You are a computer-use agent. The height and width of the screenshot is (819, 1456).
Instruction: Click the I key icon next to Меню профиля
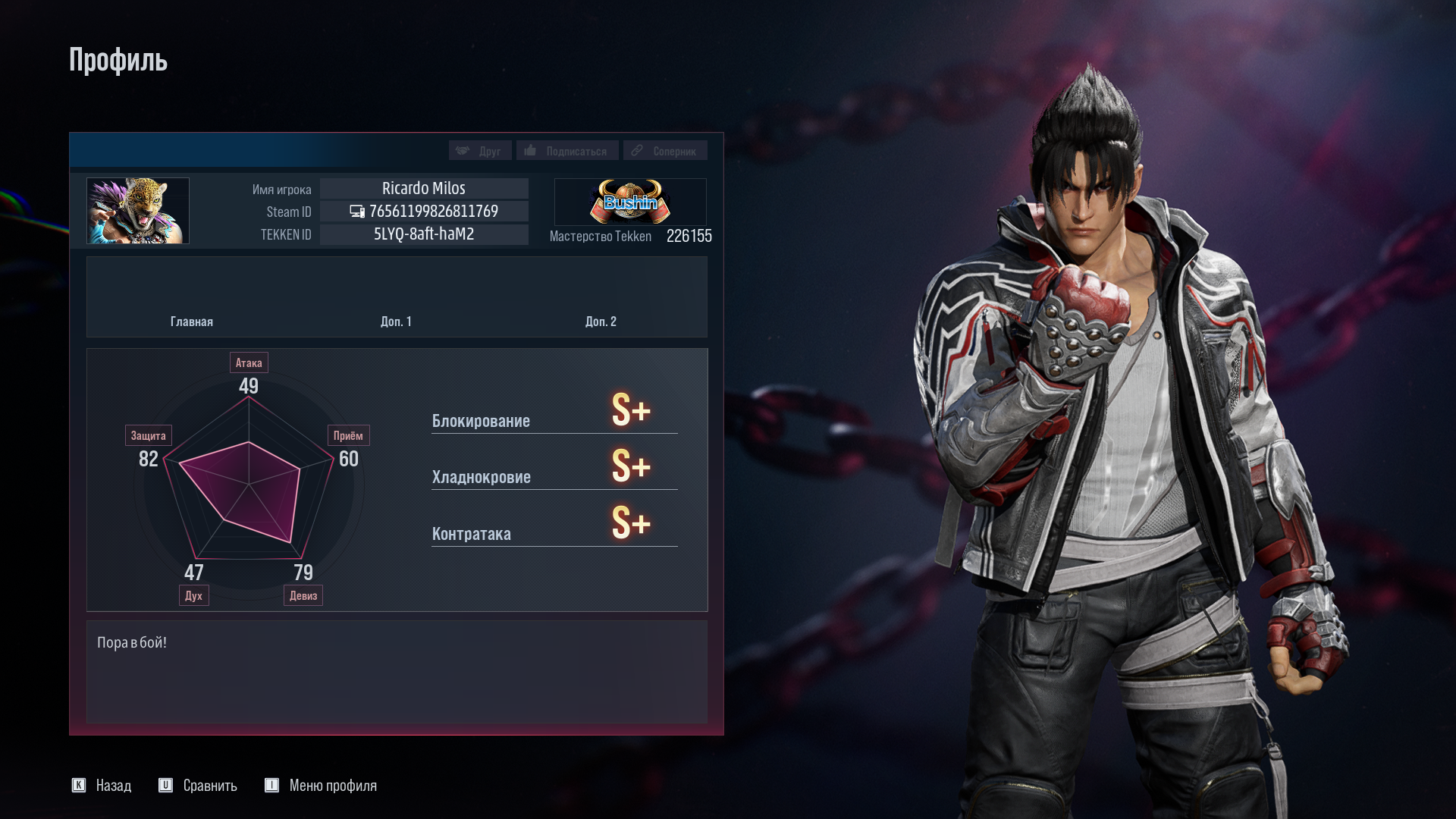coord(271,786)
